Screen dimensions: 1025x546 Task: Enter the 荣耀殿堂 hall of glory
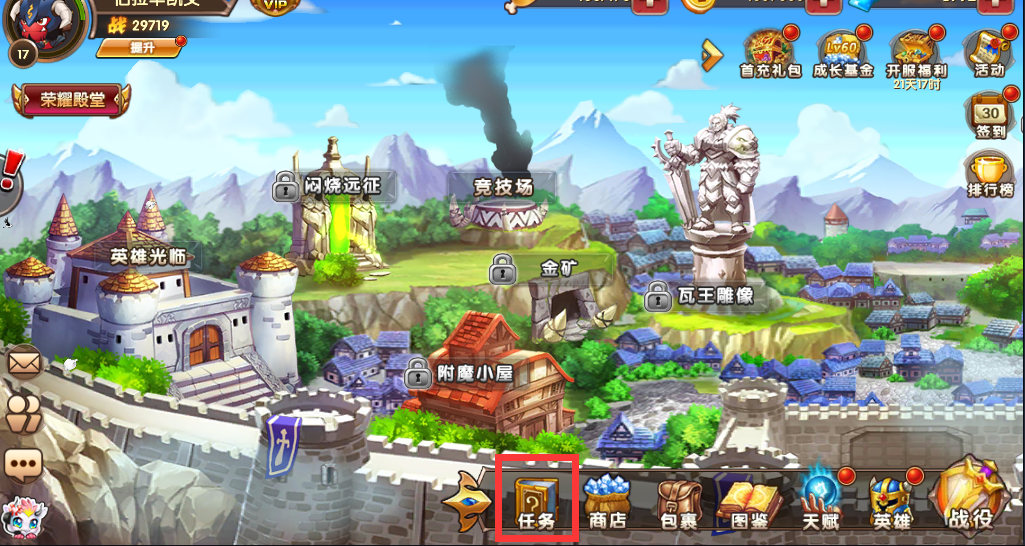point(71,100)
